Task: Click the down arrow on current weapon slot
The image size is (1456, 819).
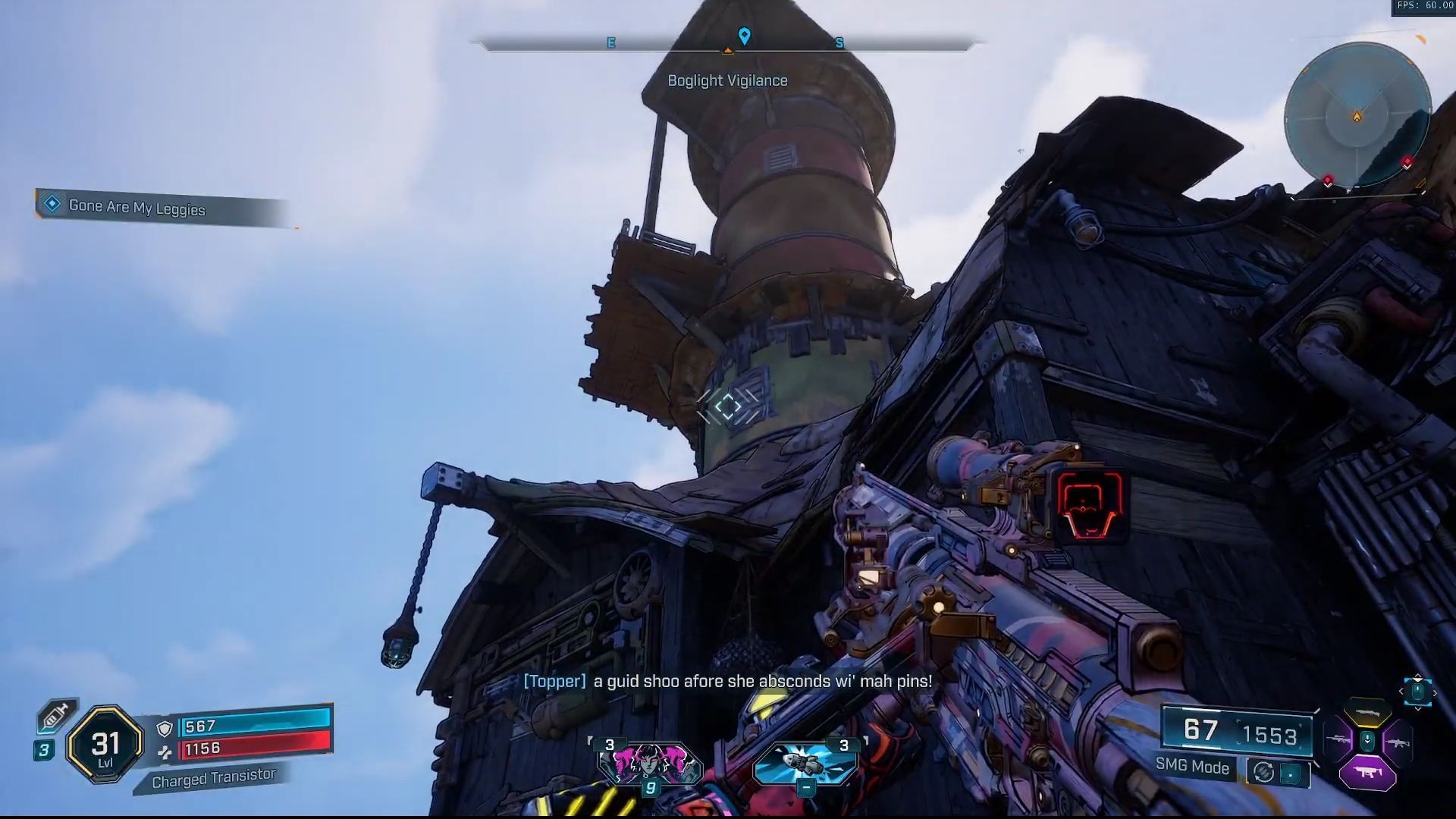Action: click(1418, 709)
